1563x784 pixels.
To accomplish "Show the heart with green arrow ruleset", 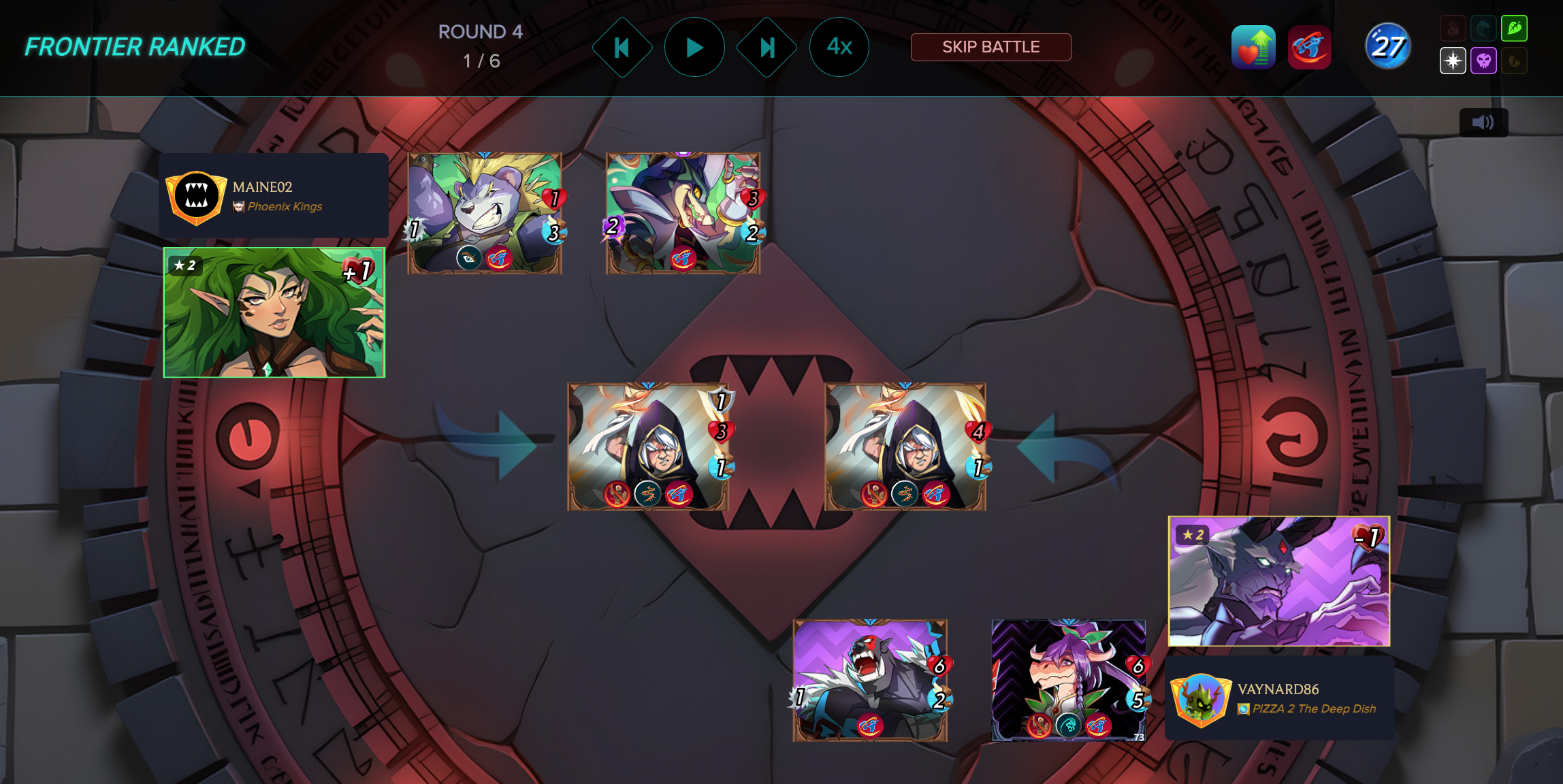I will pos(1253,48).
